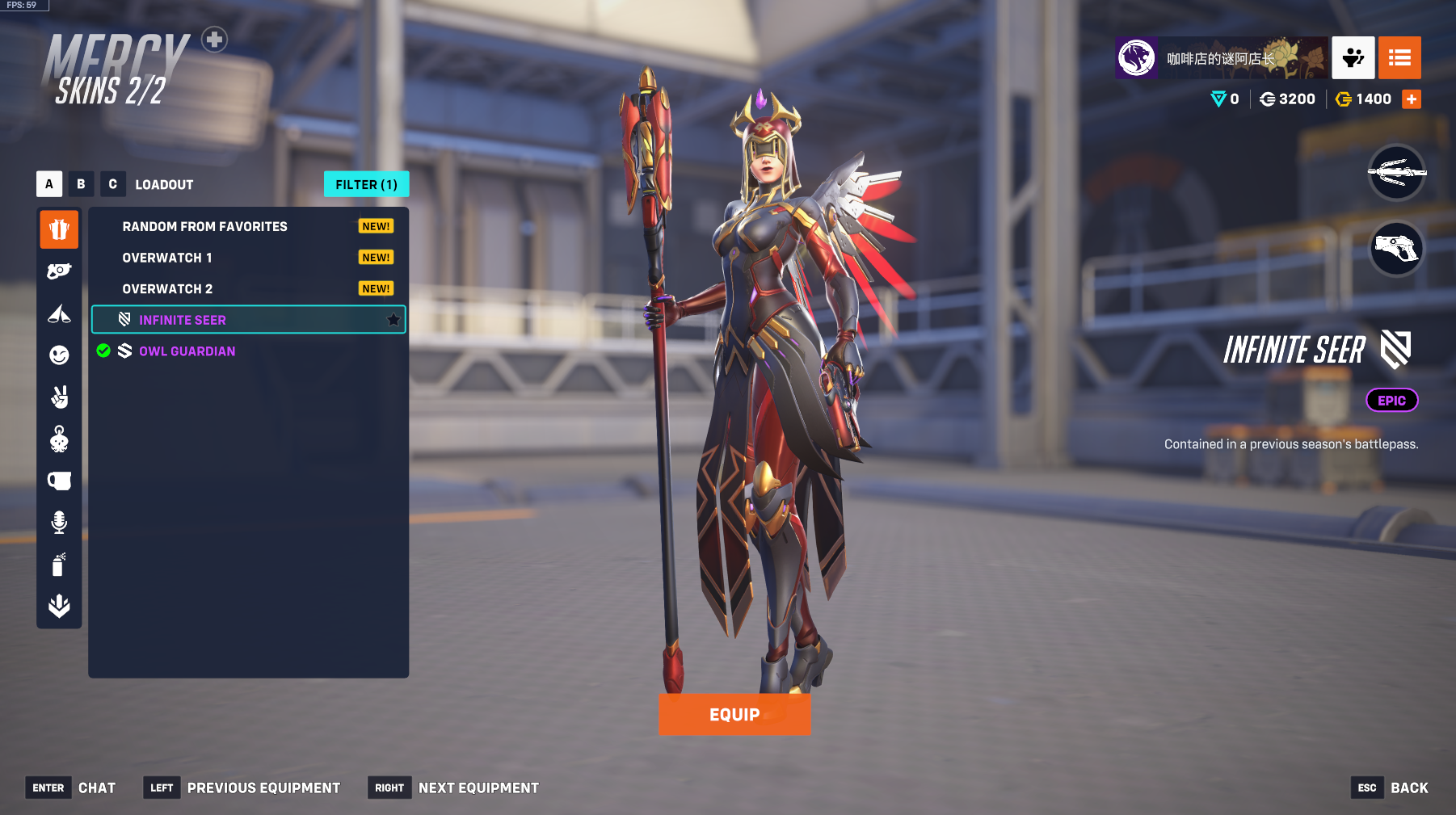The height and width of the screenshot is (815, 1456).
Task: Switch to loadout C
Action: [x=112, y=184]
